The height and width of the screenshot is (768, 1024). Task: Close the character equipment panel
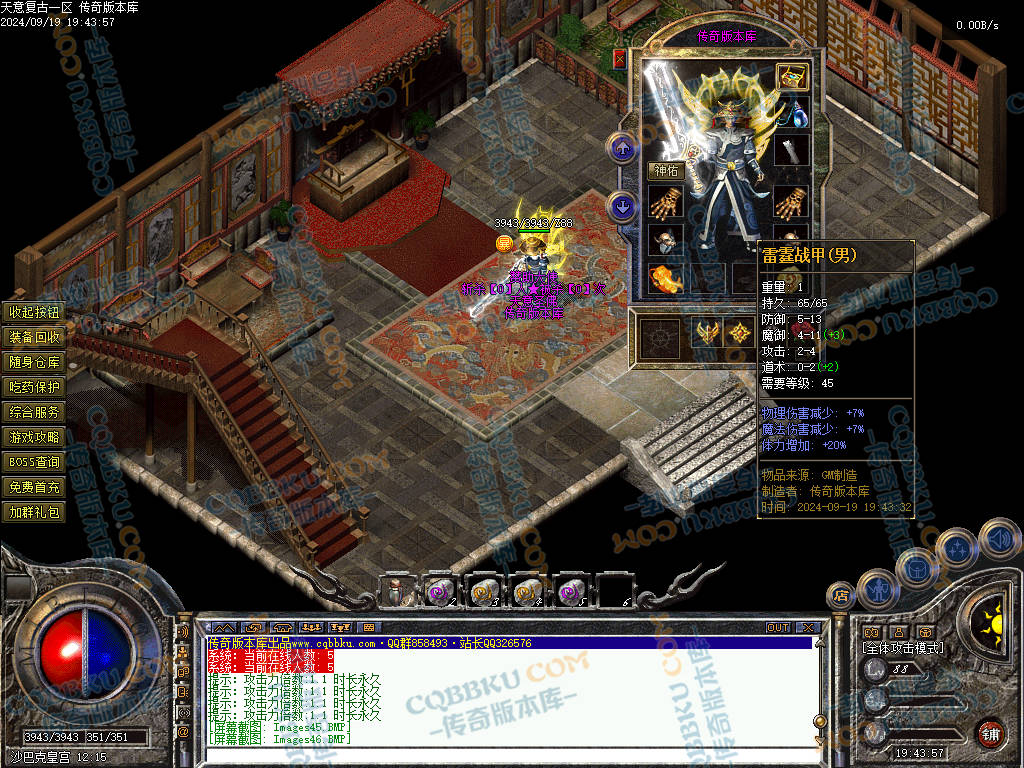click(x=620, y=59)
